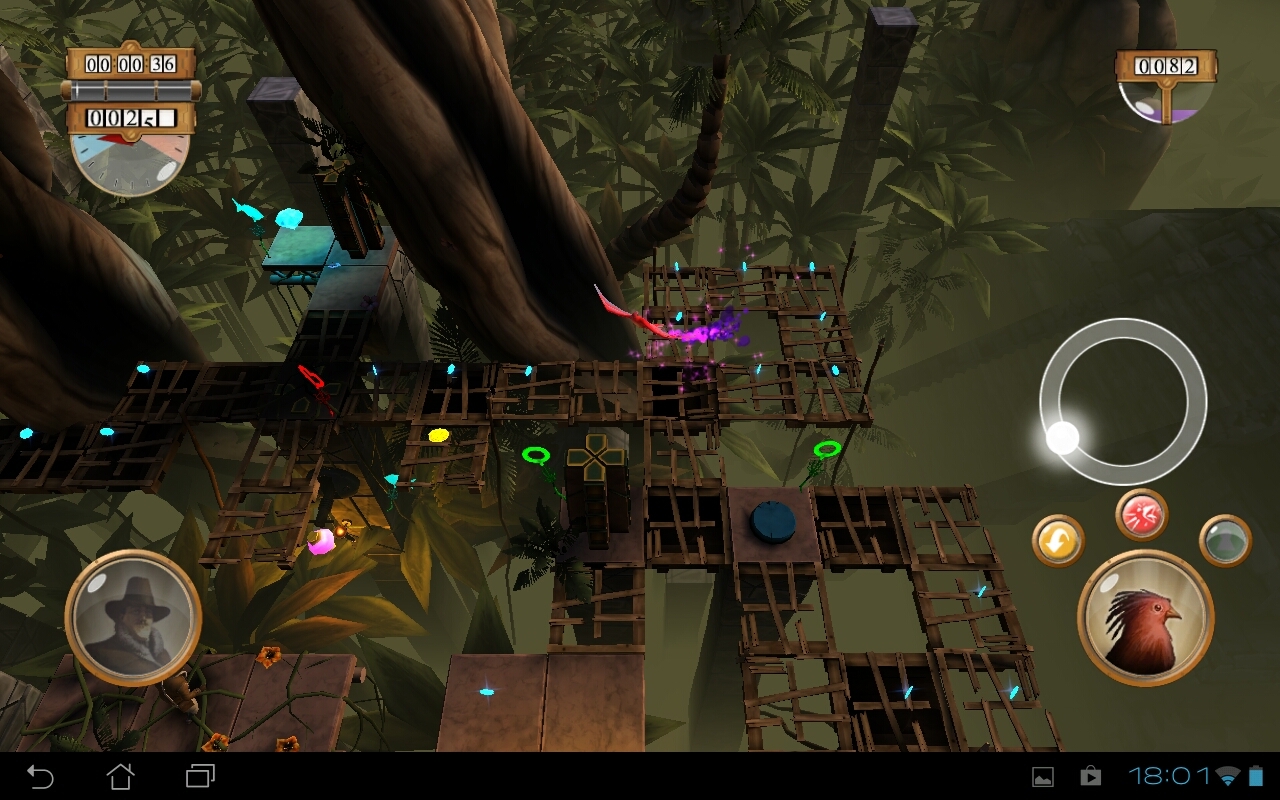This screenshot has width=1280, height=800.
Task: Activate the red rooster portrait button
Action: tap(1145, 616)
